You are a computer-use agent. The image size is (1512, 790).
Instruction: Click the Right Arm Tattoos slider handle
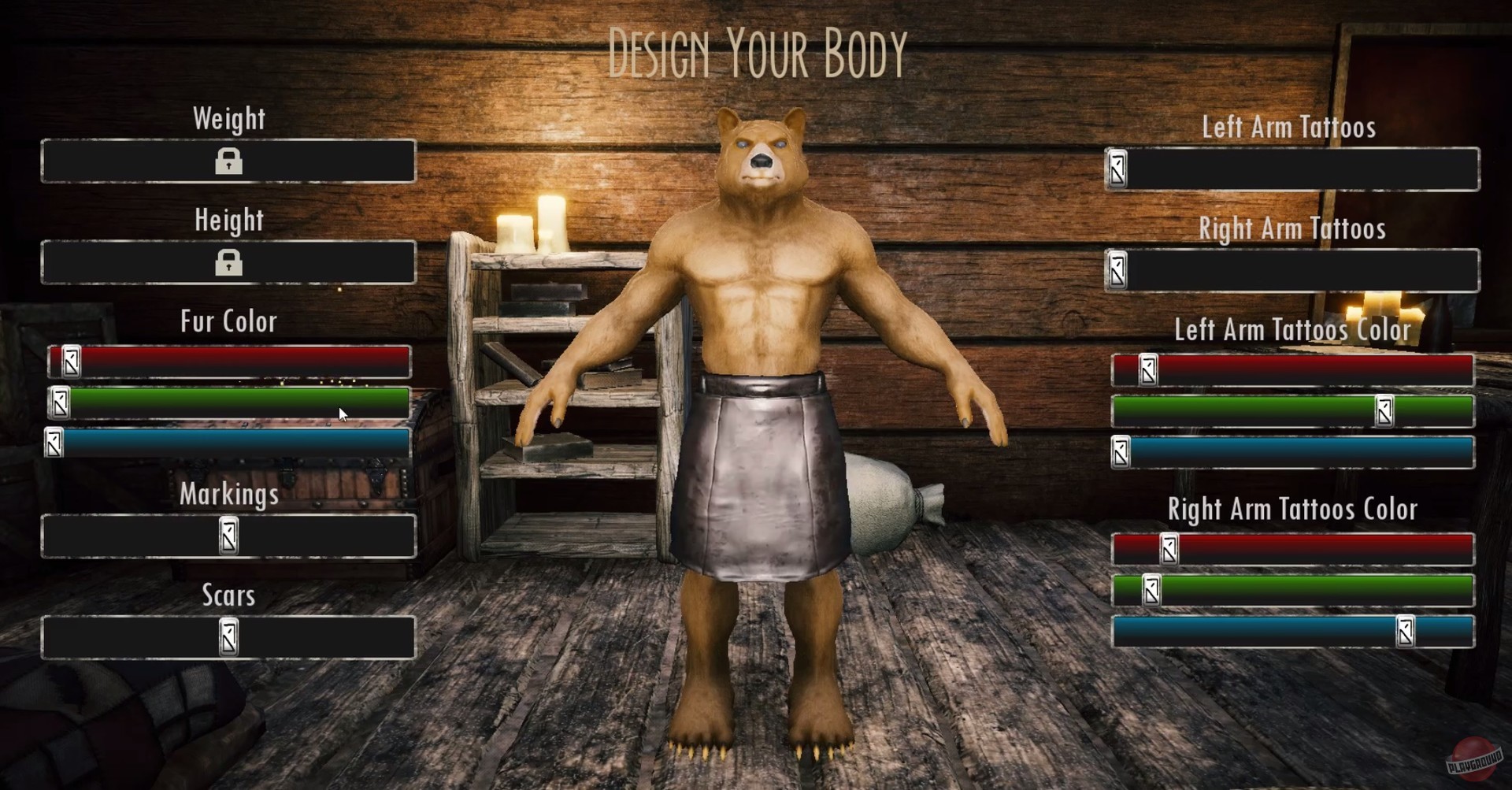pos(1117,272)
